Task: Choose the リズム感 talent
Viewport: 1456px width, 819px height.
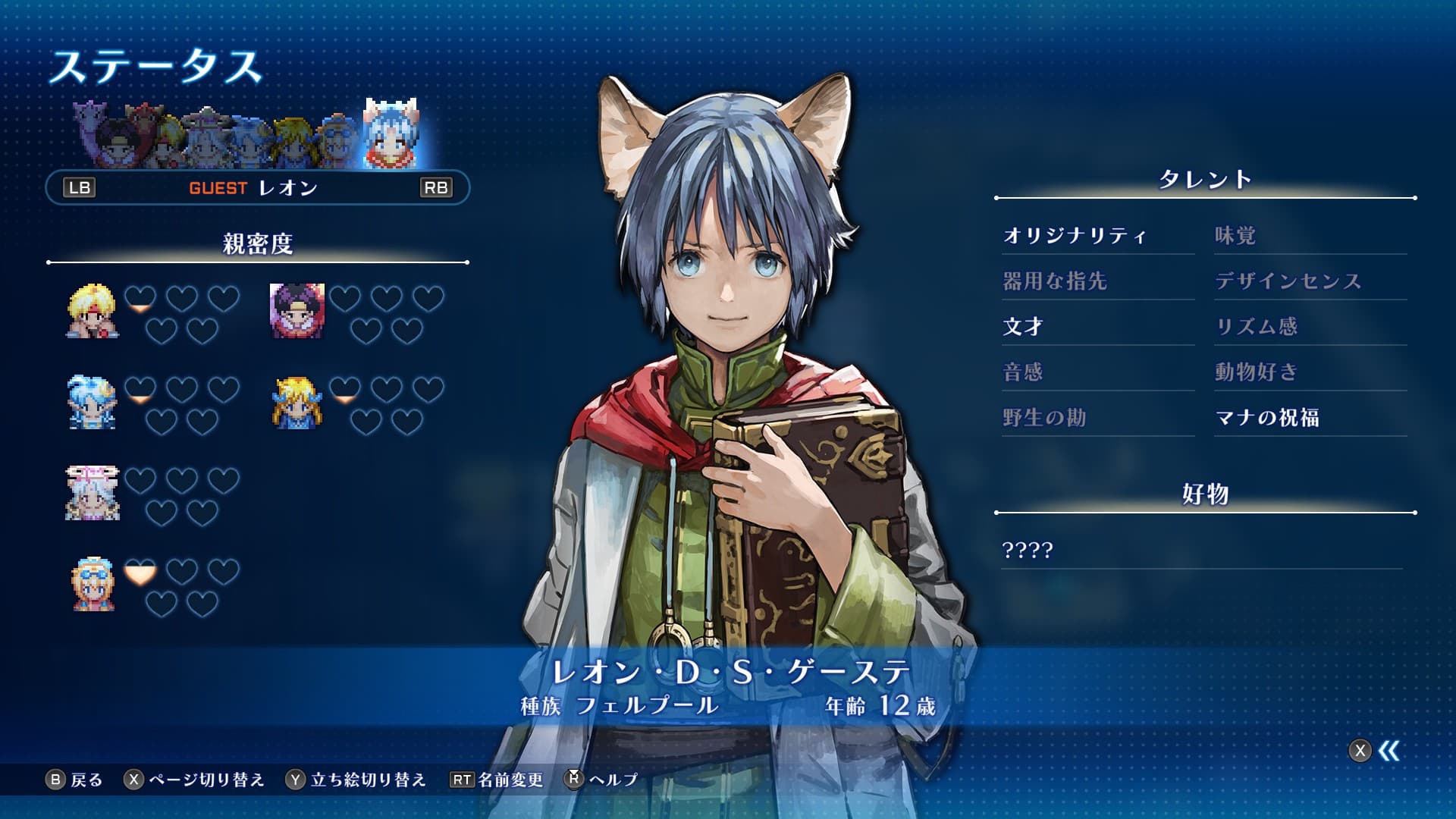Action: tap(1256, 327)
